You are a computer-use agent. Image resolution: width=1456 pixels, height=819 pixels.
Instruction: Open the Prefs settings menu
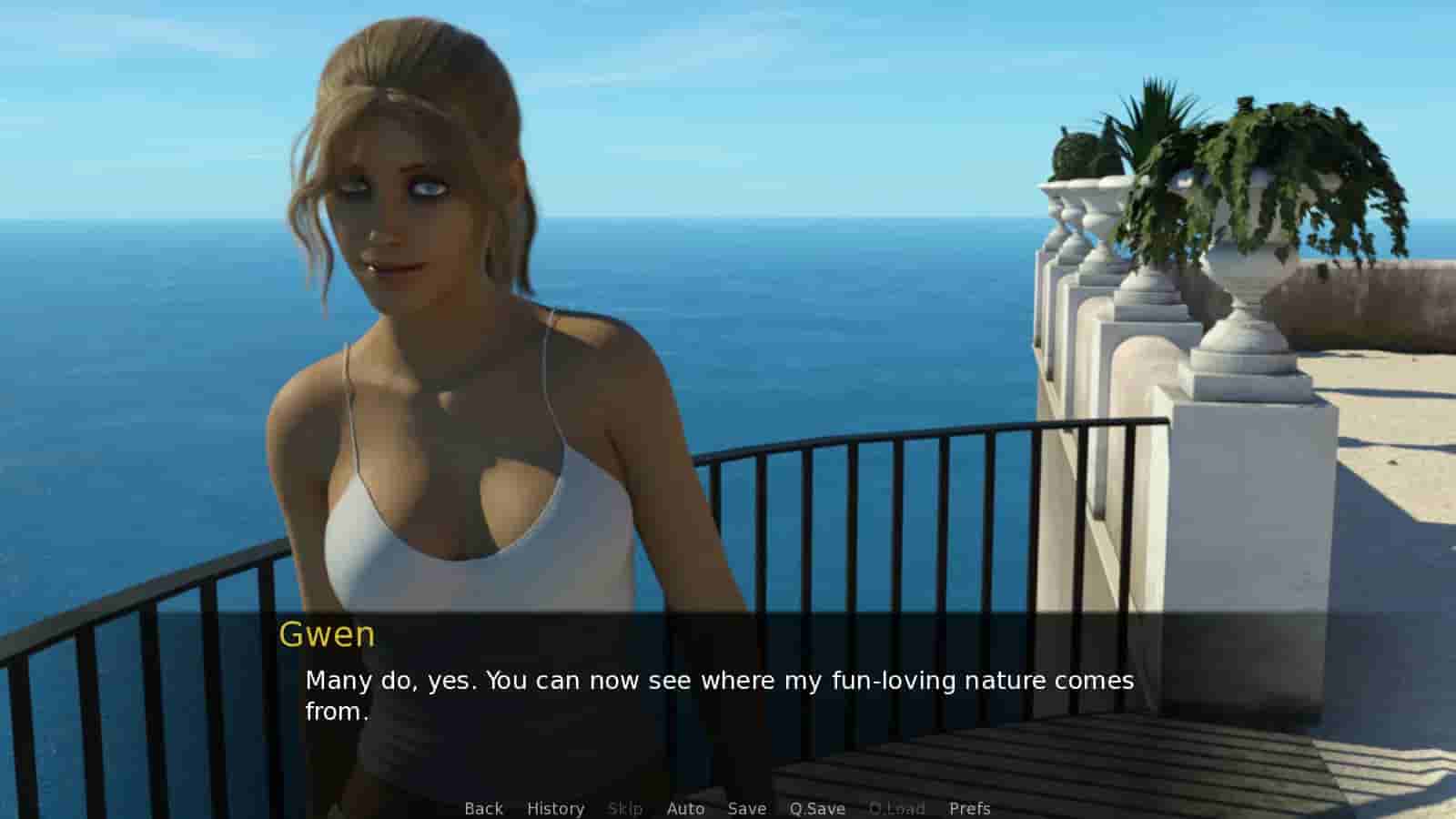pos(970,808)
